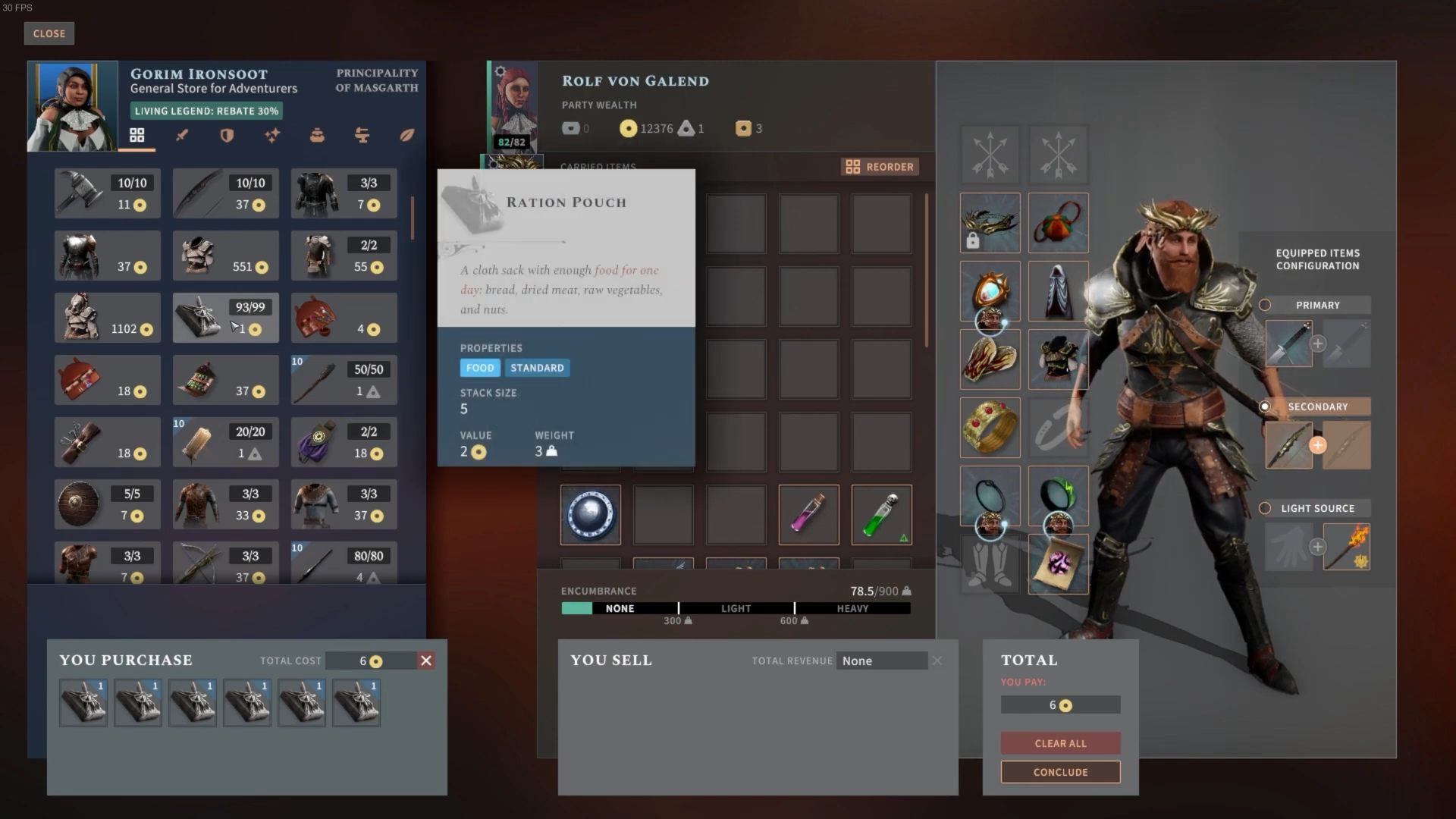Conclude the trade transaction

1060,772
